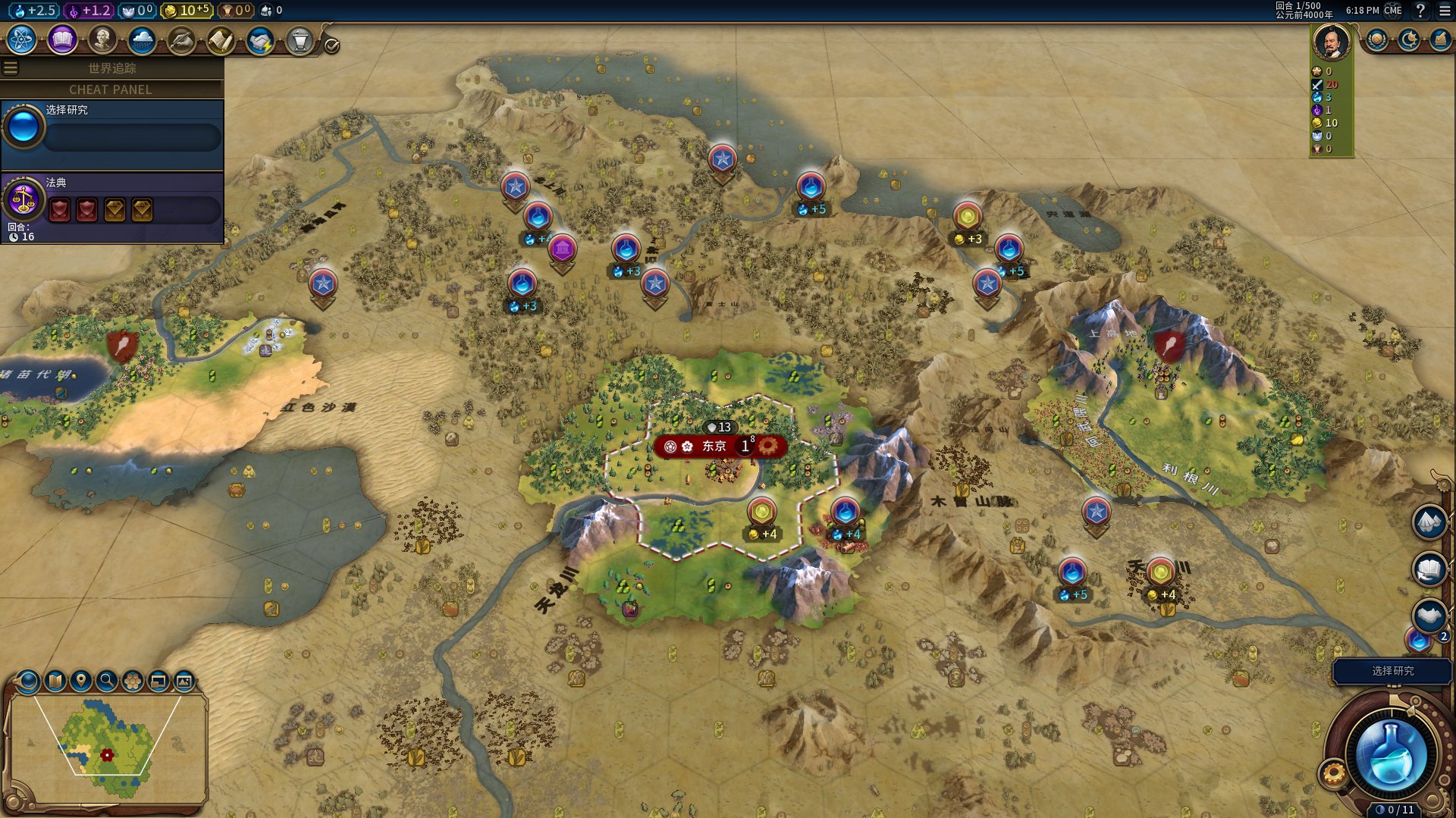Open the map pin placement button
This screenshot has width=1456, height=818.
click(80, 681)
